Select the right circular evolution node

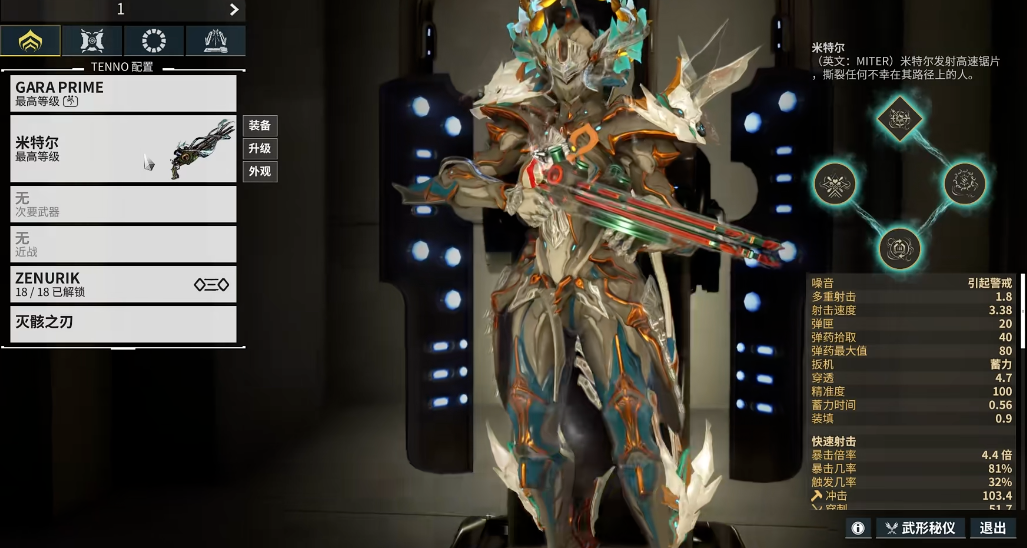[x=965, y=183]
